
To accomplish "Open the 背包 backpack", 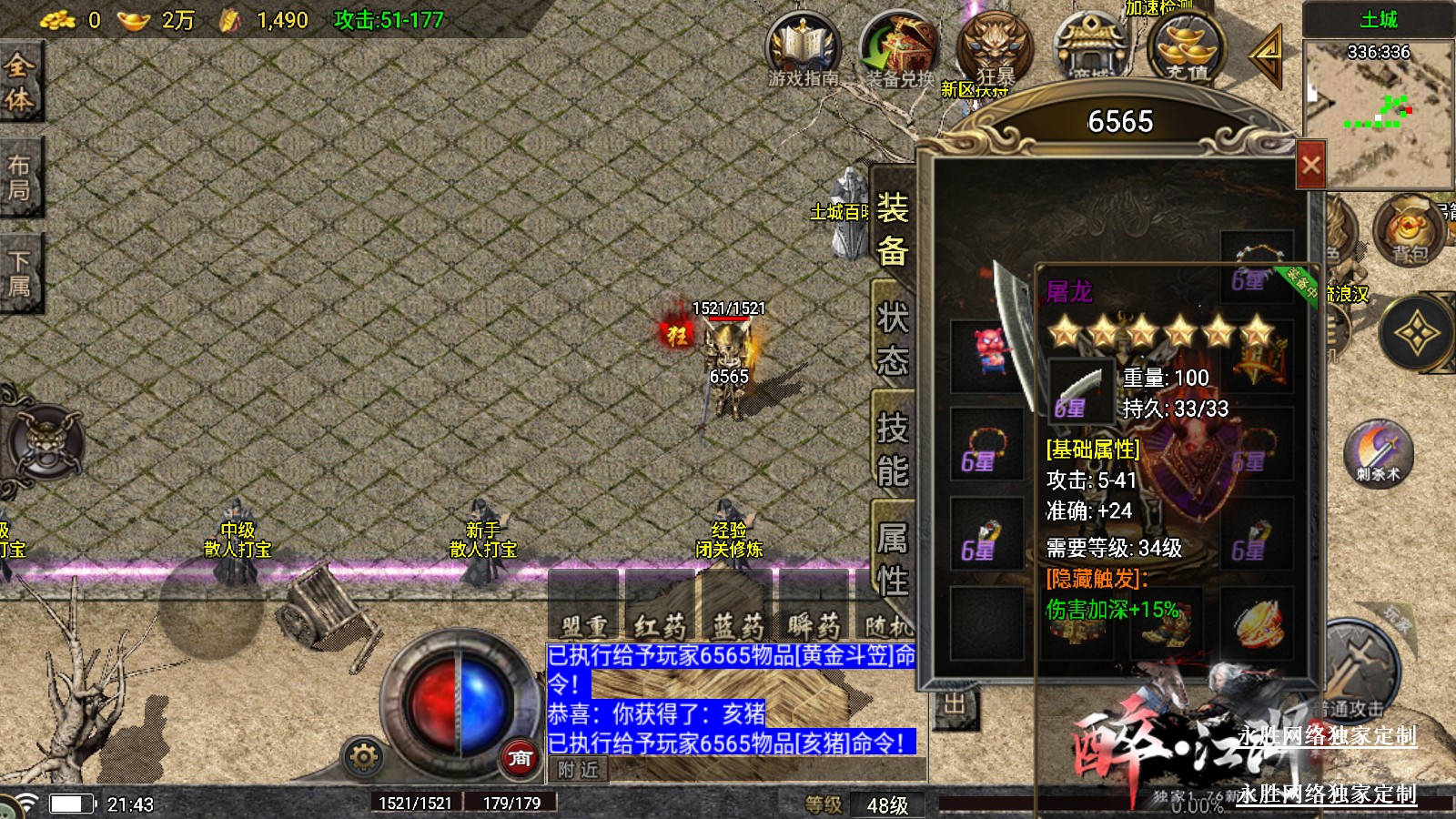I will point(1408,232).
